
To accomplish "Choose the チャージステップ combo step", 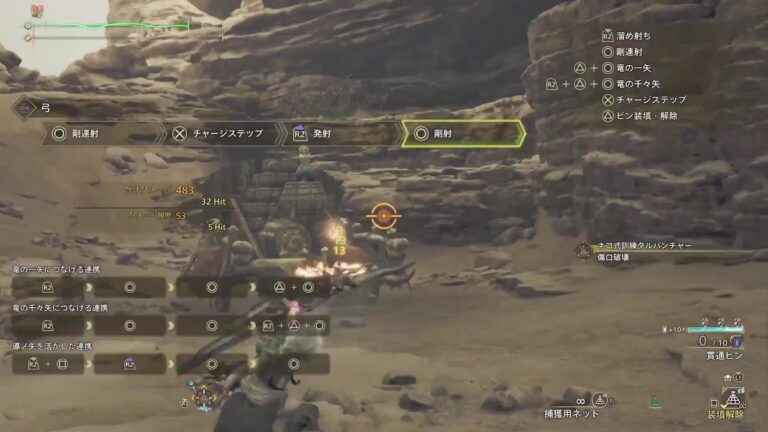I will click(x=222, y=133).
